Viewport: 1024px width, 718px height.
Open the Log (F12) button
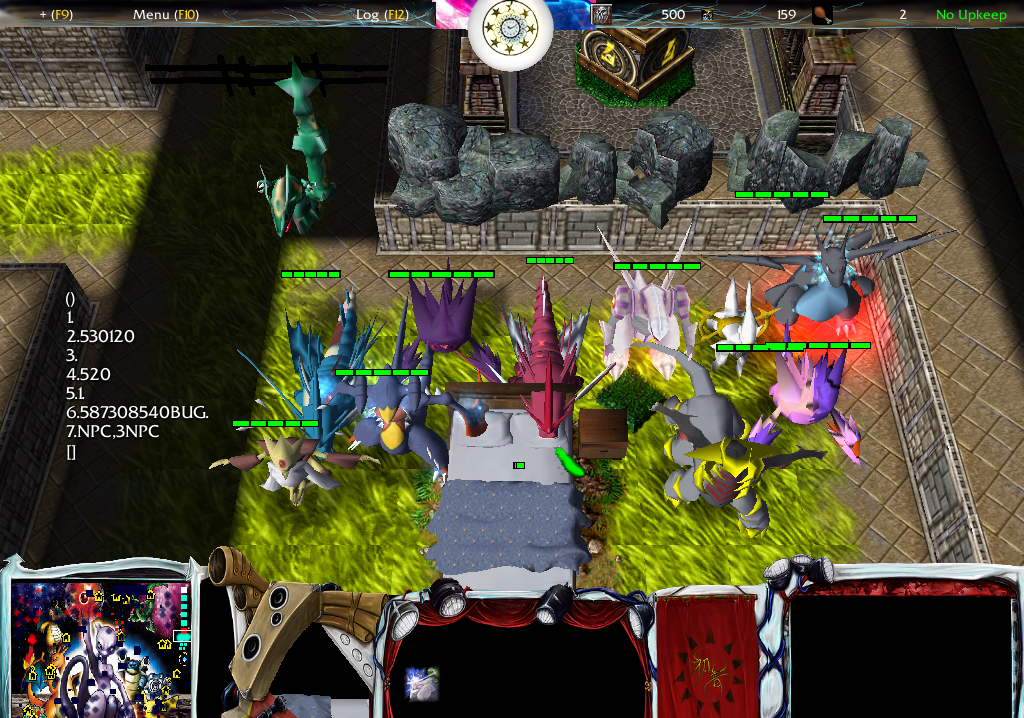(381, 15)
